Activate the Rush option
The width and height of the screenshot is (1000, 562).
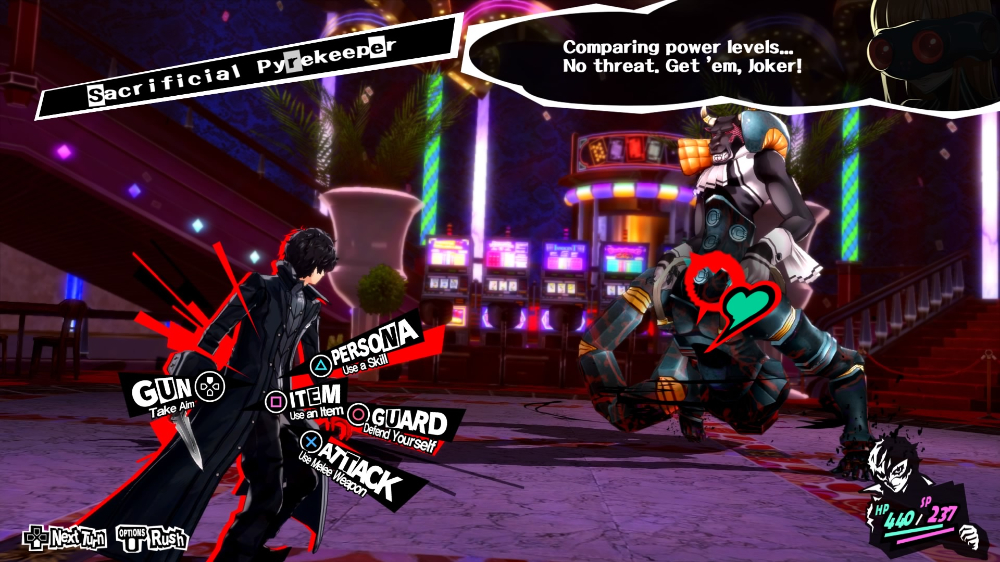pos(153,538)
